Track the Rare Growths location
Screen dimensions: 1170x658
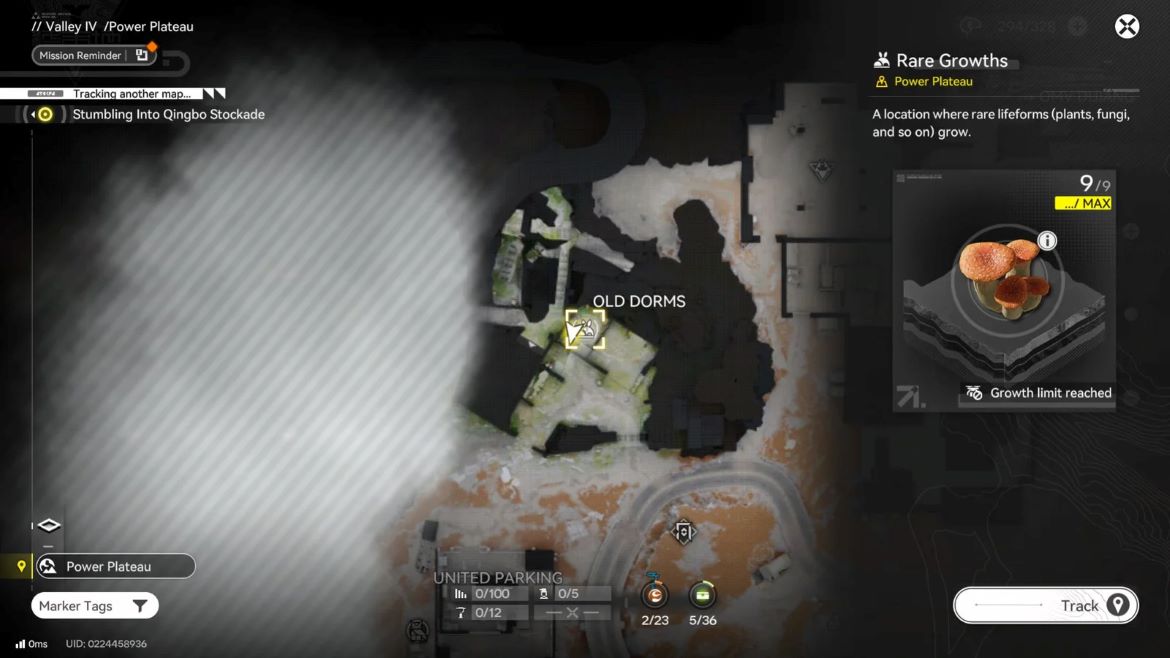click(x=1045, y=605)
